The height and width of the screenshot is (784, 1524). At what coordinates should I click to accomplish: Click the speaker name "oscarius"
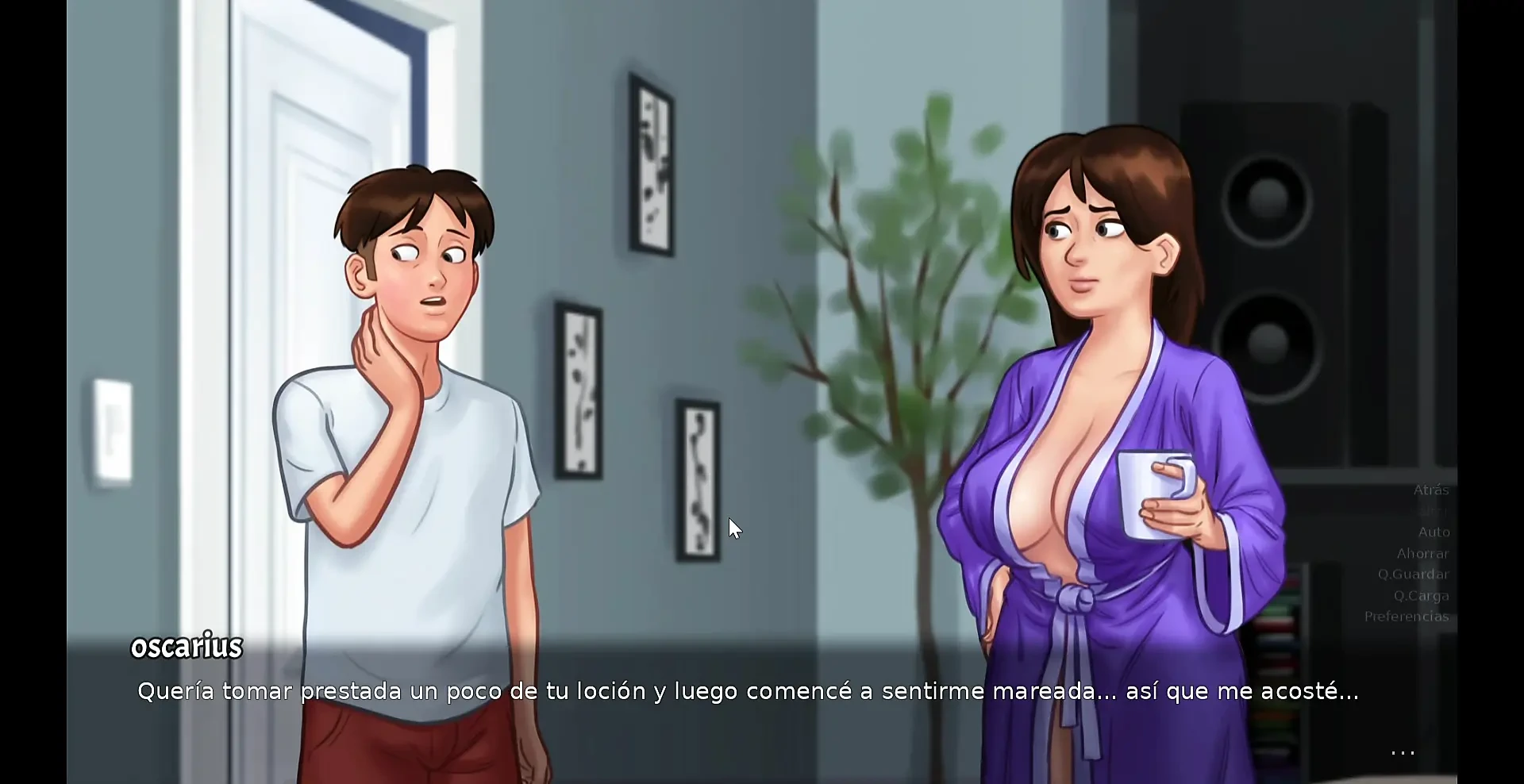(x=187, y=645)
